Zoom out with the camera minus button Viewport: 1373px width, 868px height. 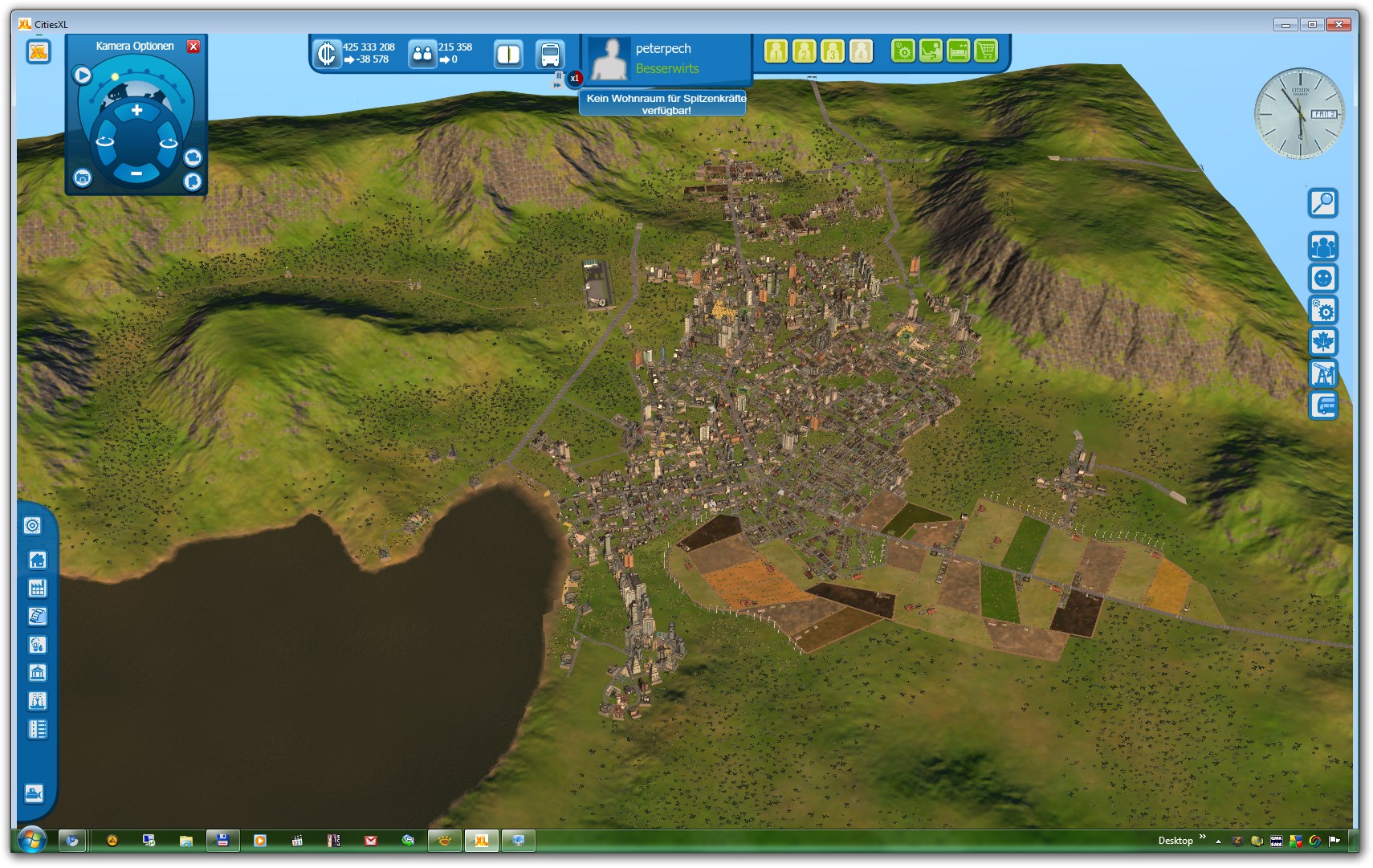coord(136,173)
